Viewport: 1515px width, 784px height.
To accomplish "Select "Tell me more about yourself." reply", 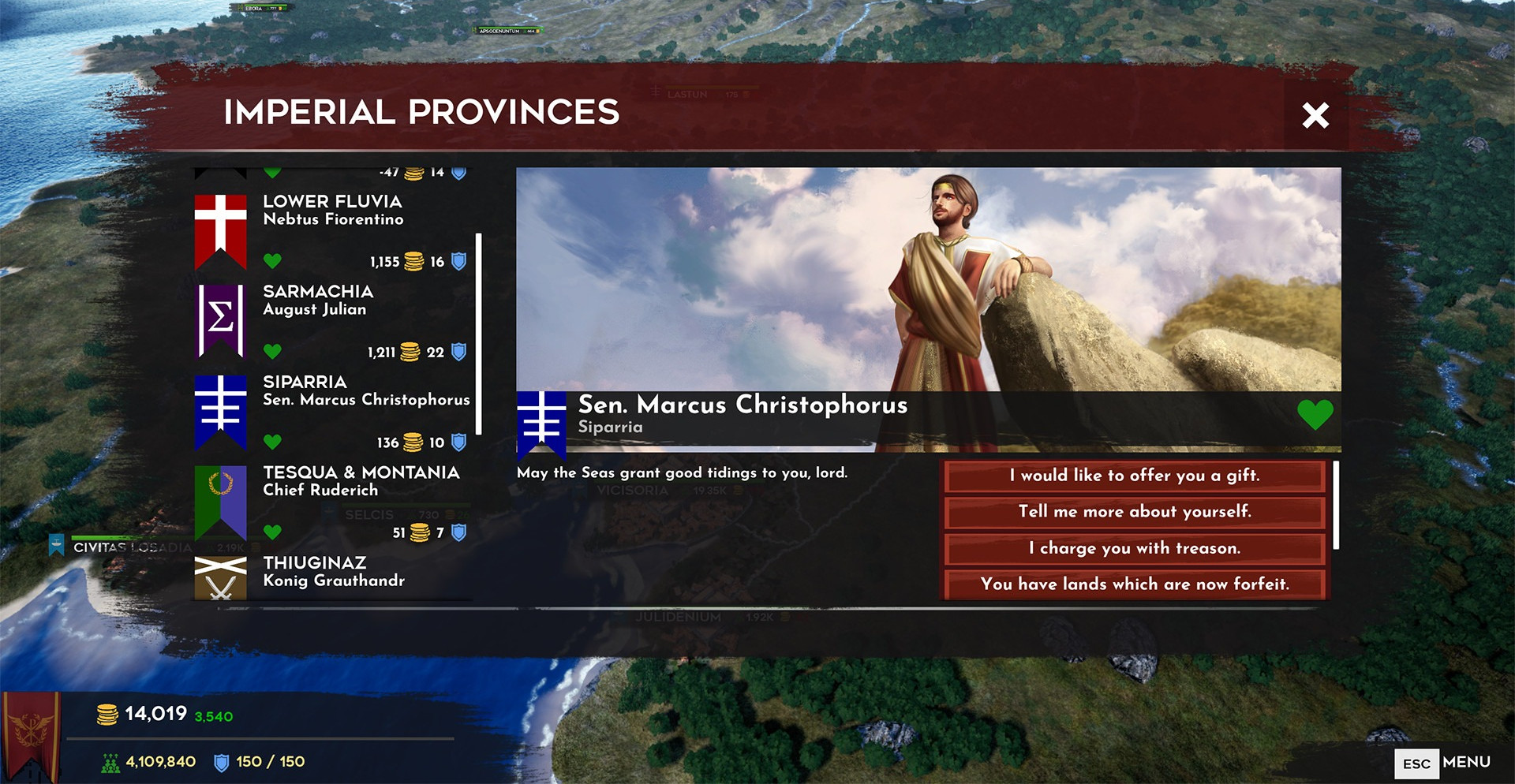I will [1134, 512].
